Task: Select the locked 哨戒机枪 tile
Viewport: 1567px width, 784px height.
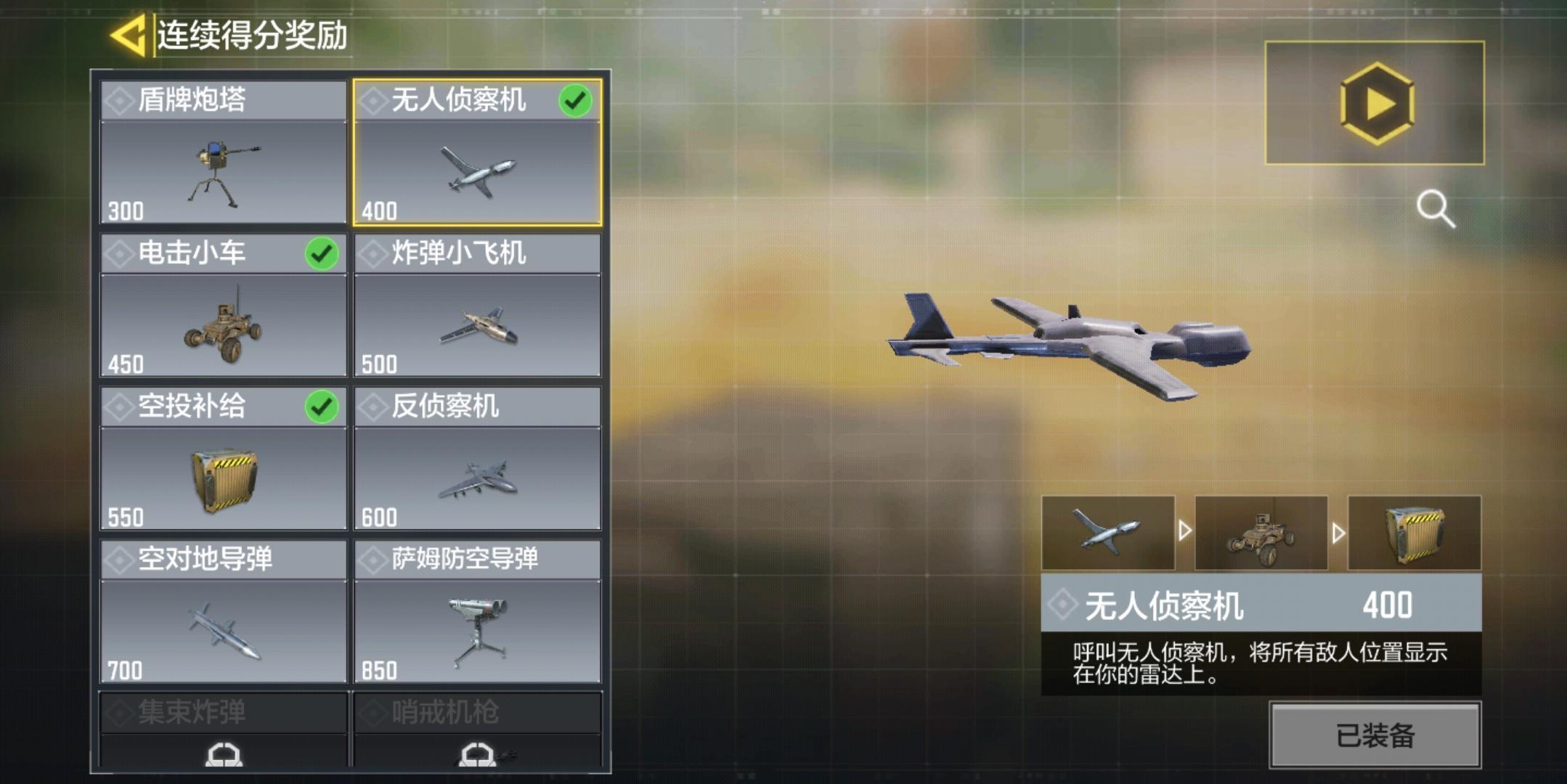Action: (477, 730)
